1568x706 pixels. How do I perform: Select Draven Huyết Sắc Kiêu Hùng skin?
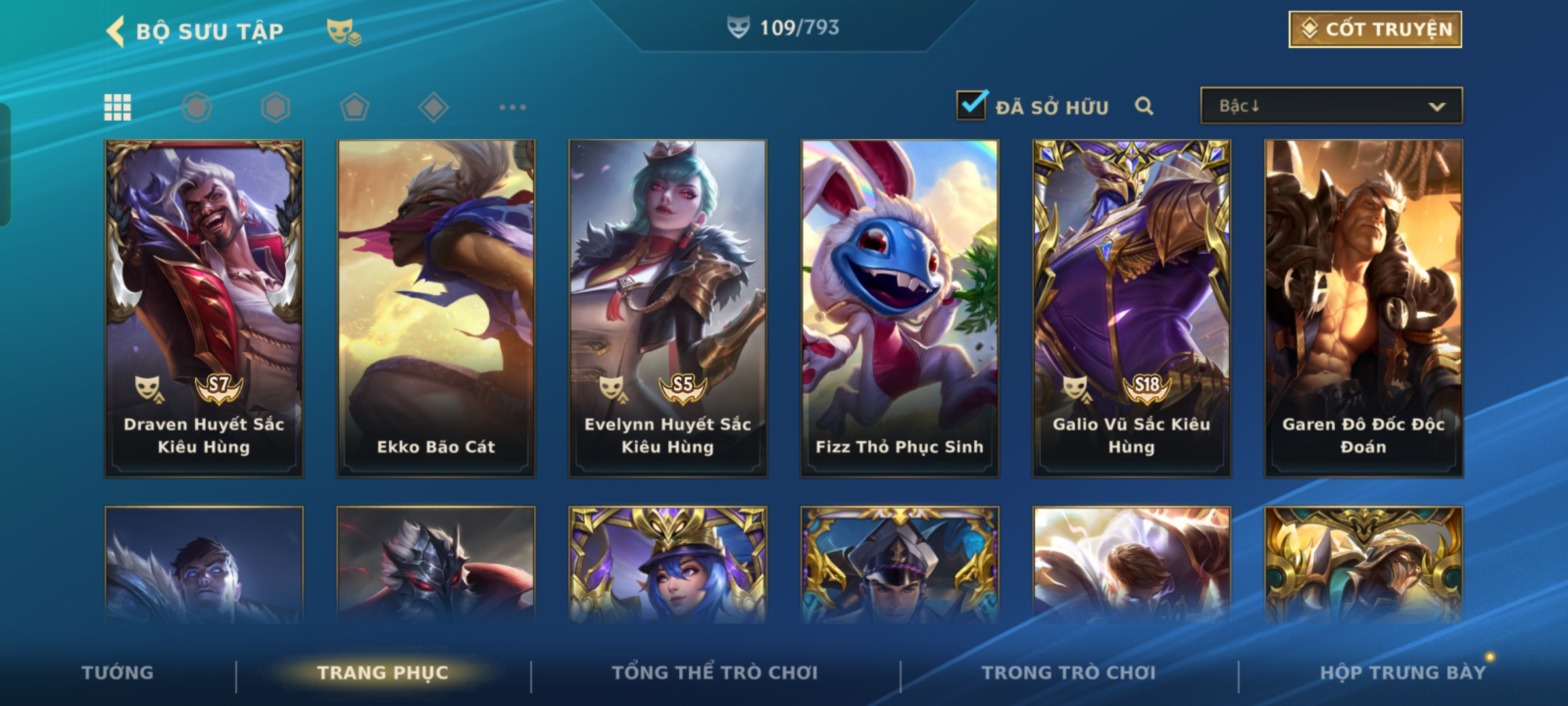pos(204,307)
